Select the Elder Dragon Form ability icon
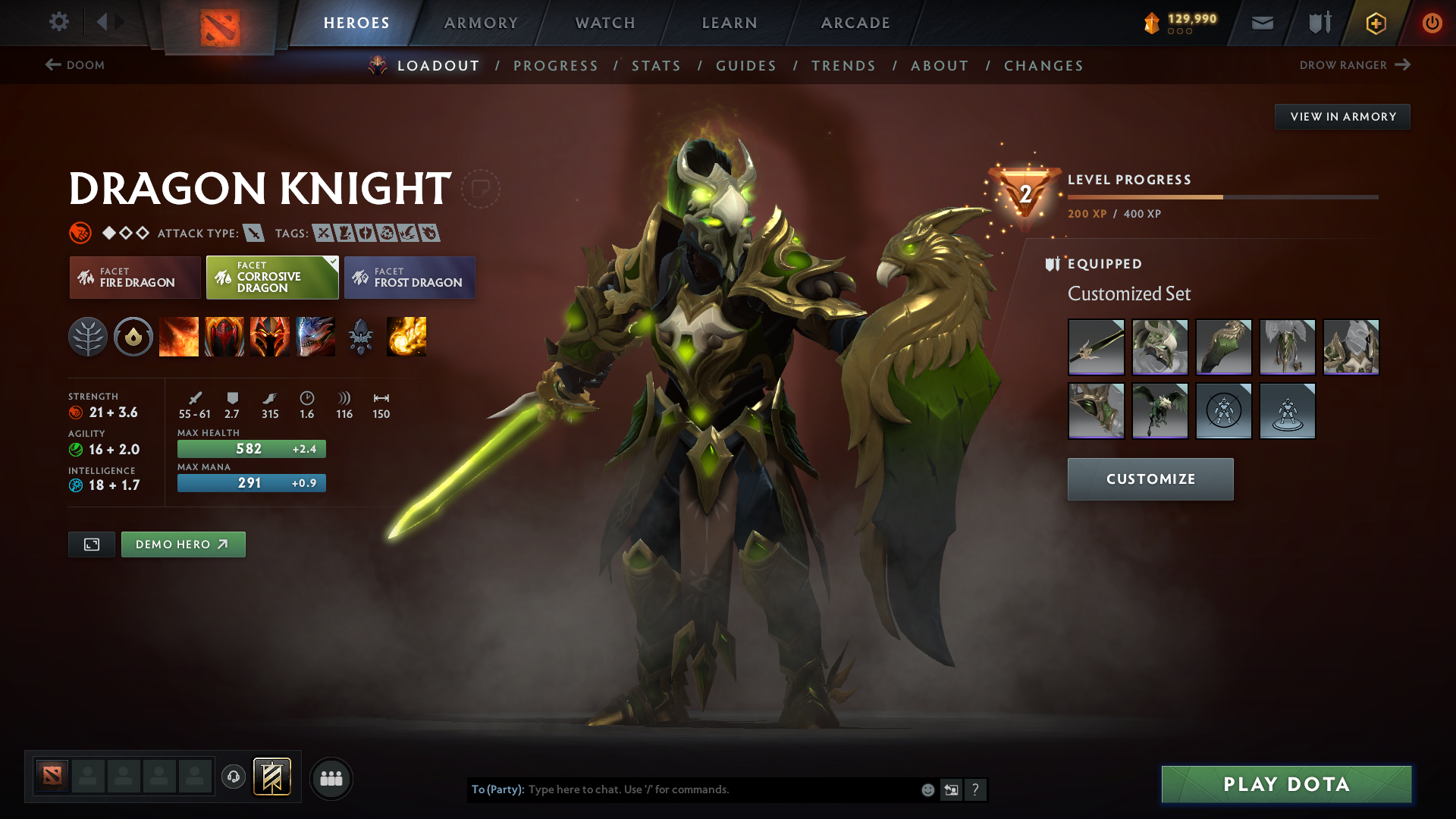 point(315,337)
